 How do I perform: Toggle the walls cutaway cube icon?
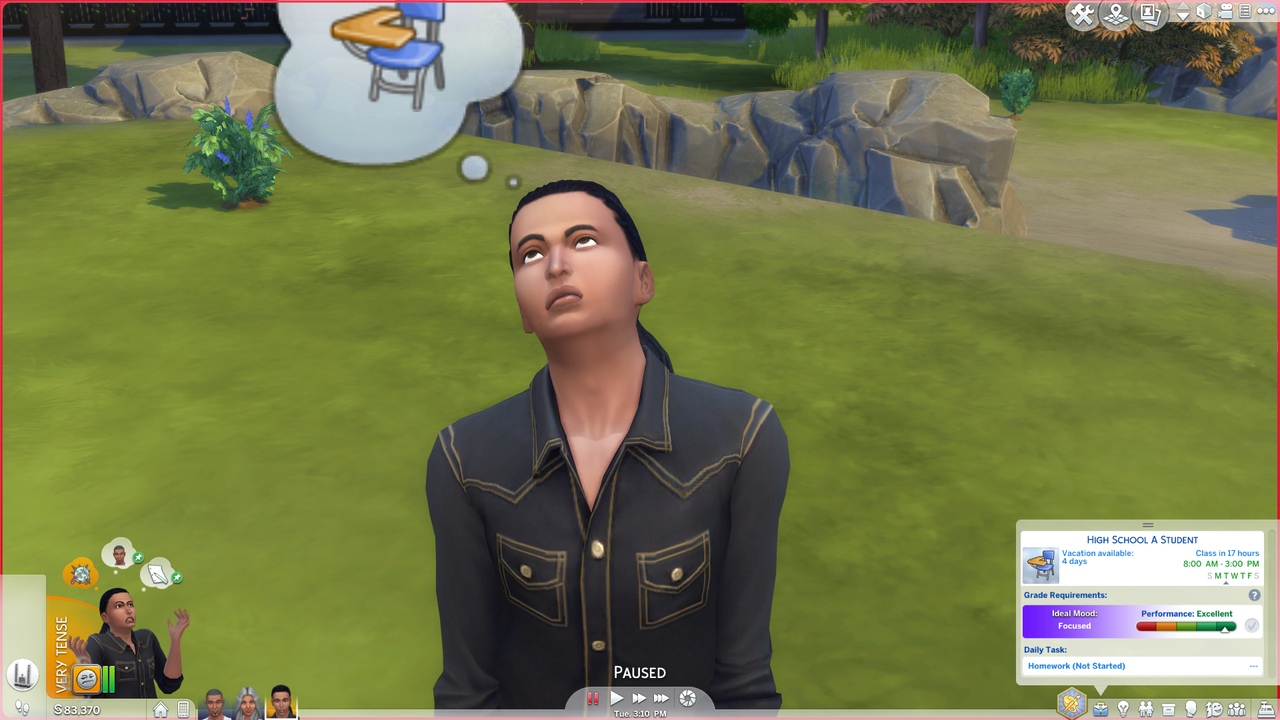[1205, 12]
